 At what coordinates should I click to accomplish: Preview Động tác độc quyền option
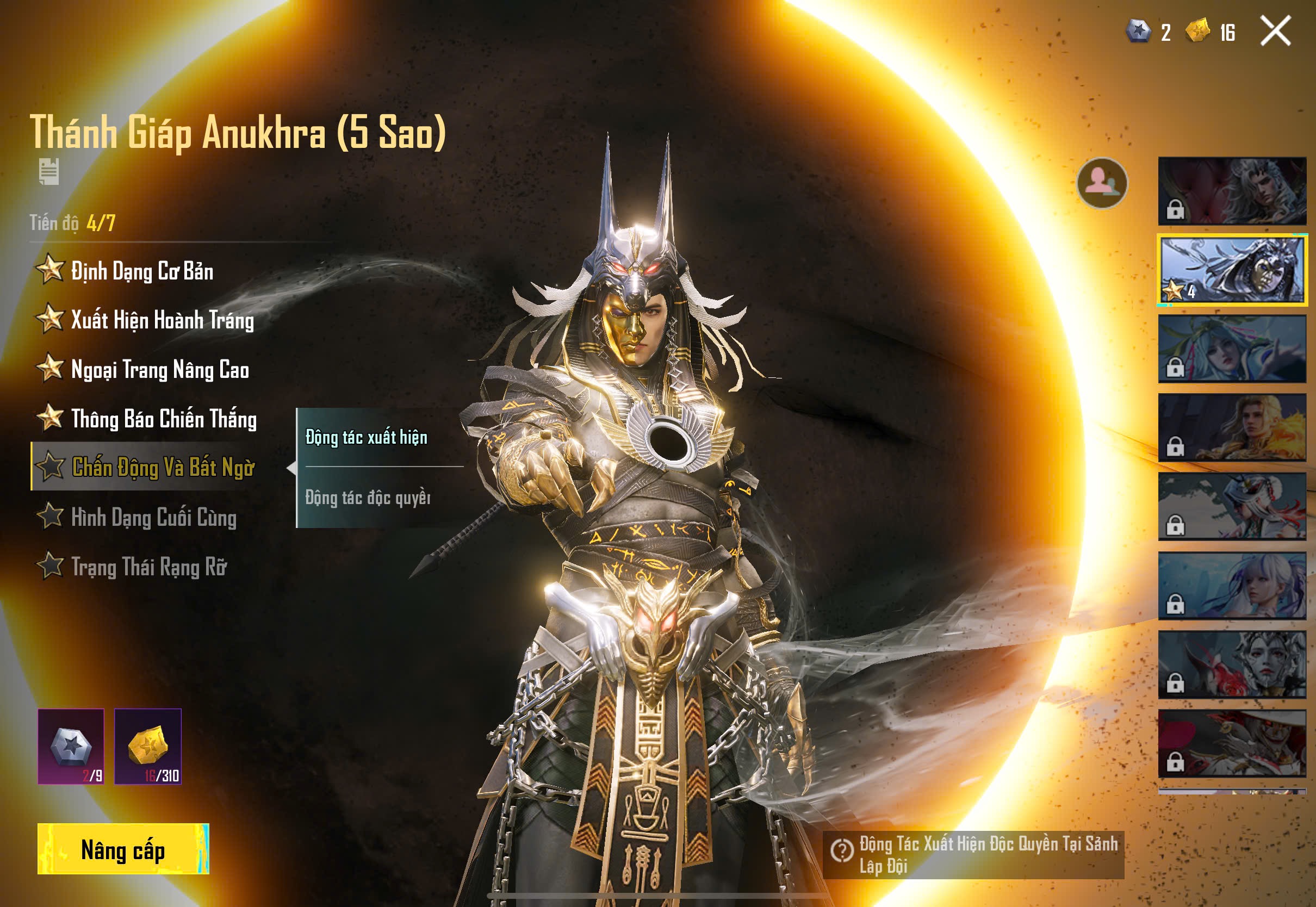368,498
